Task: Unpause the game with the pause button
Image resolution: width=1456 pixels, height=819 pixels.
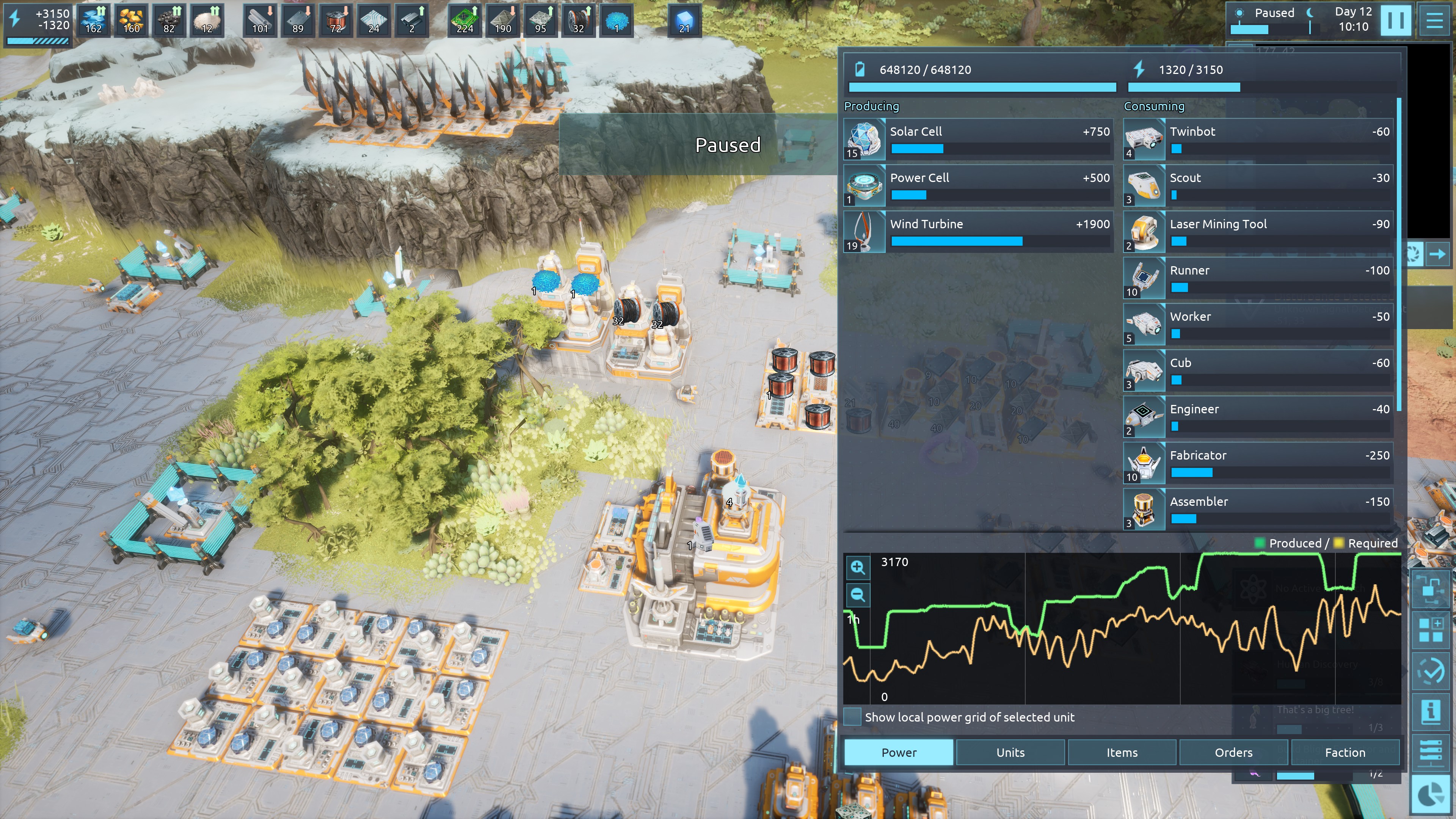Action: (1395, 20)
